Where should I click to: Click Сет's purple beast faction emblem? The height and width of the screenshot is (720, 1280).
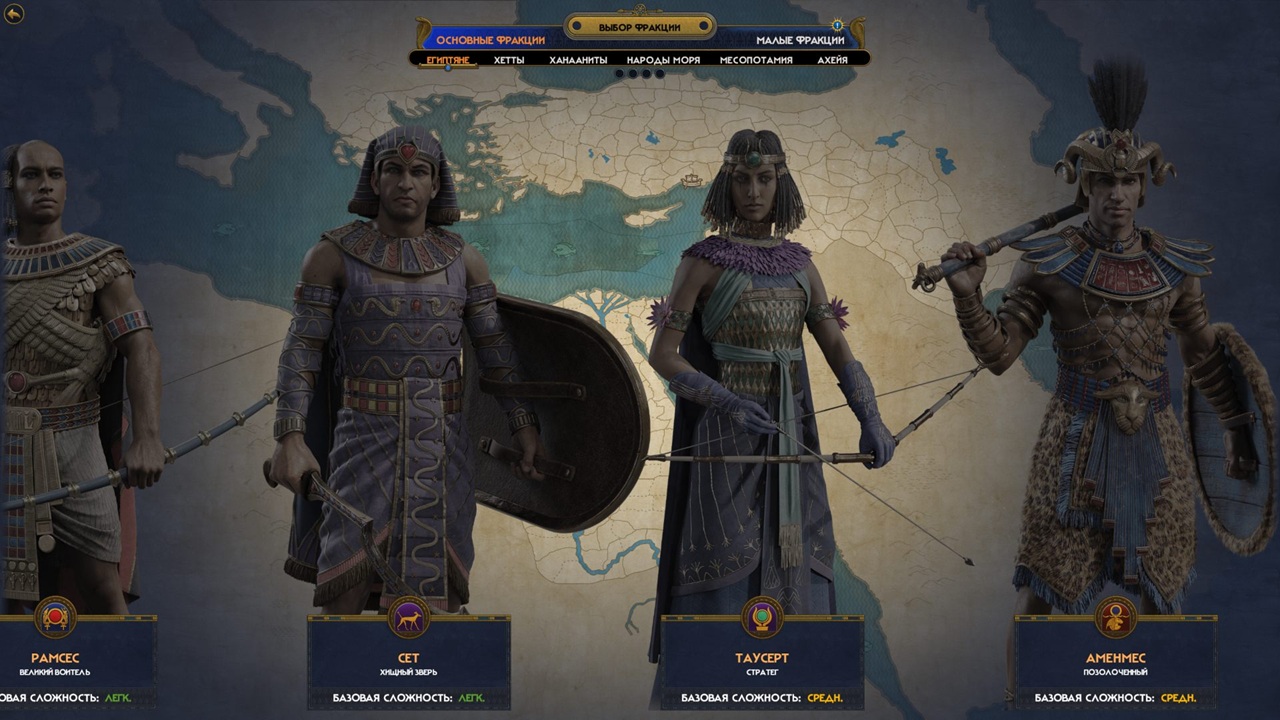point(408,617)
